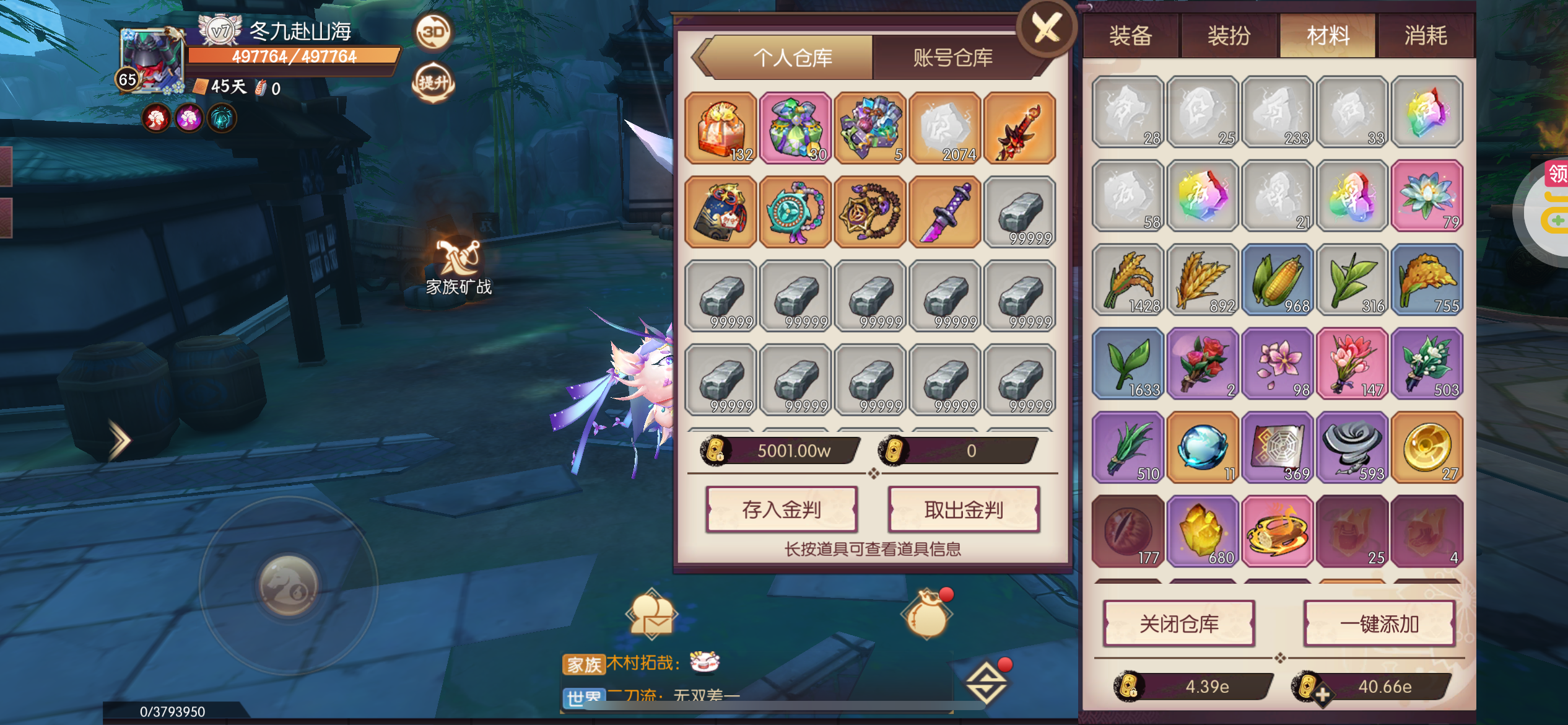Toggle the 3D view button
This screenshot has width=1568, height=725.
(x=433, y=31)
